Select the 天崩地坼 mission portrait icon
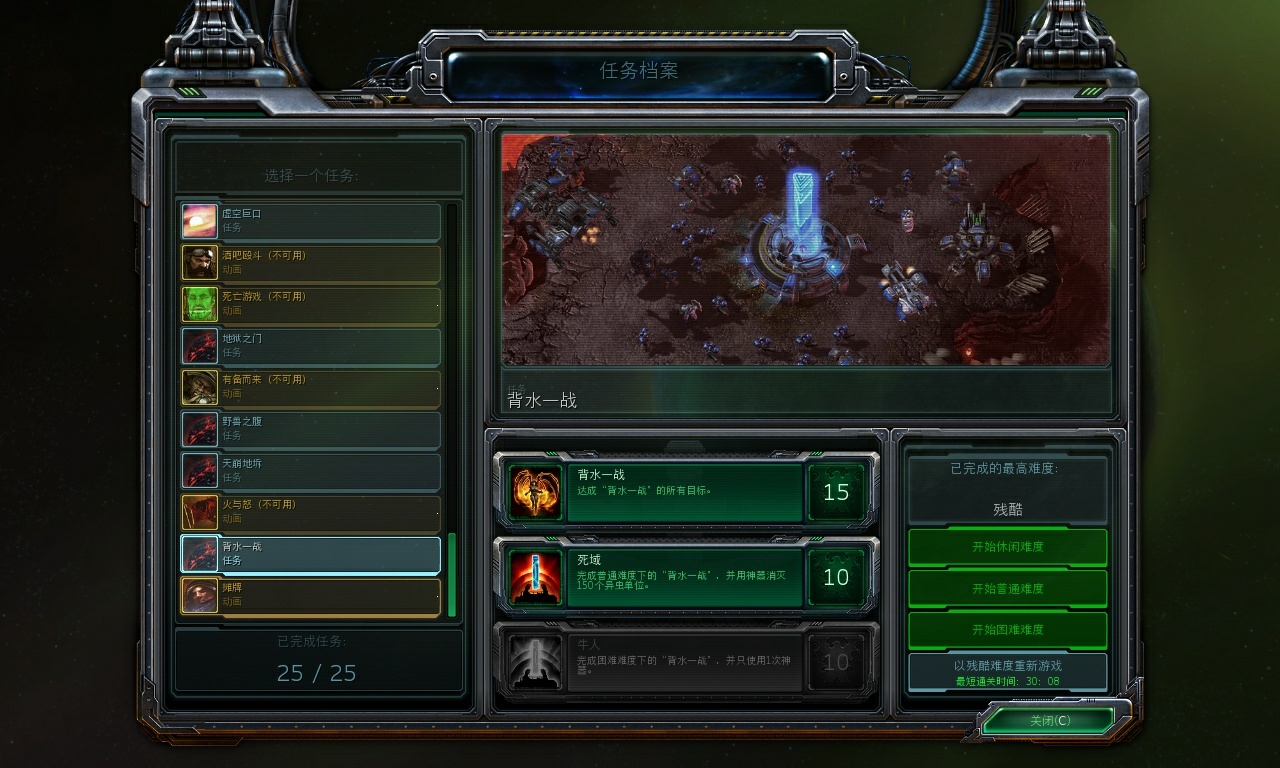This screenshot has width=1280, height=768. tap(199, 470)
